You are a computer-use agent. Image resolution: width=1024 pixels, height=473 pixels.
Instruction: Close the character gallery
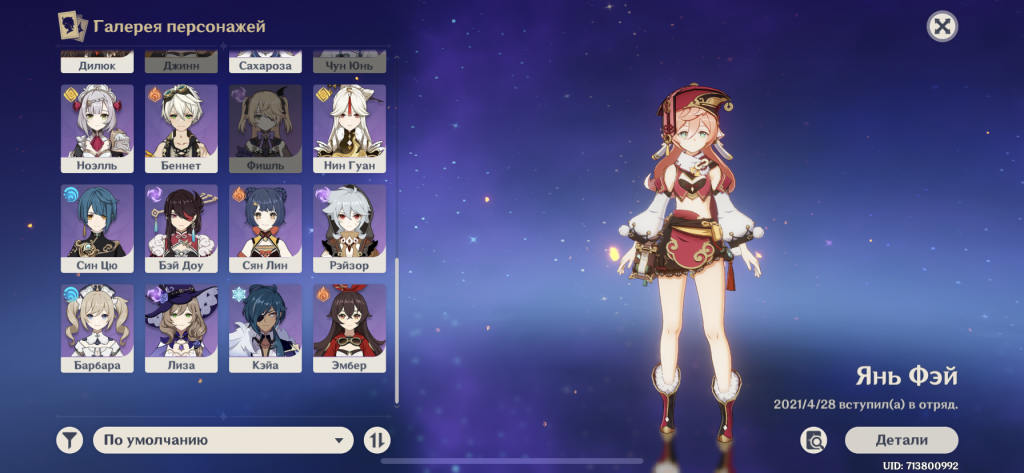coord(941,27)
